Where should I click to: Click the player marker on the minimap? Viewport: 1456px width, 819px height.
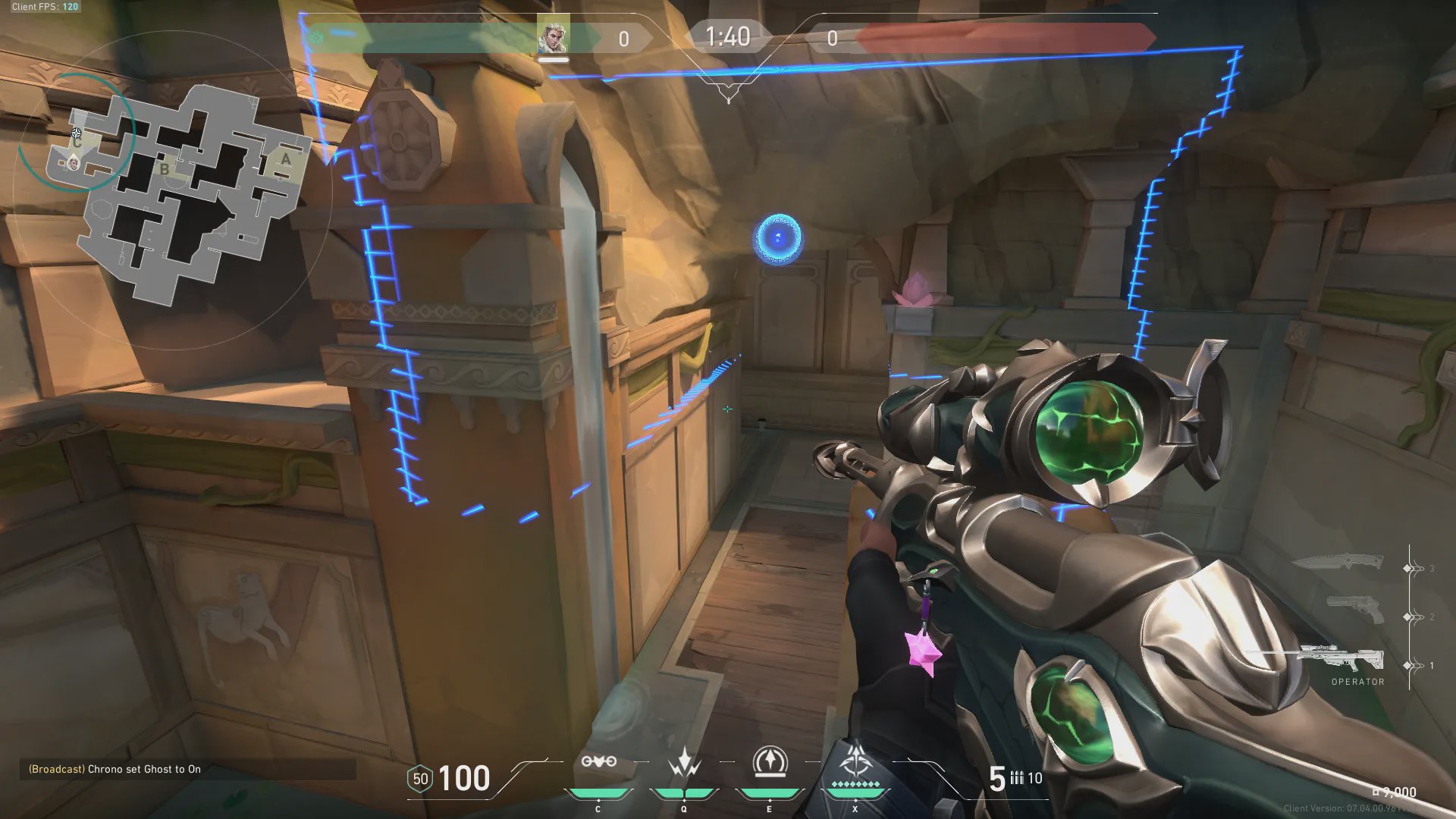74,162
